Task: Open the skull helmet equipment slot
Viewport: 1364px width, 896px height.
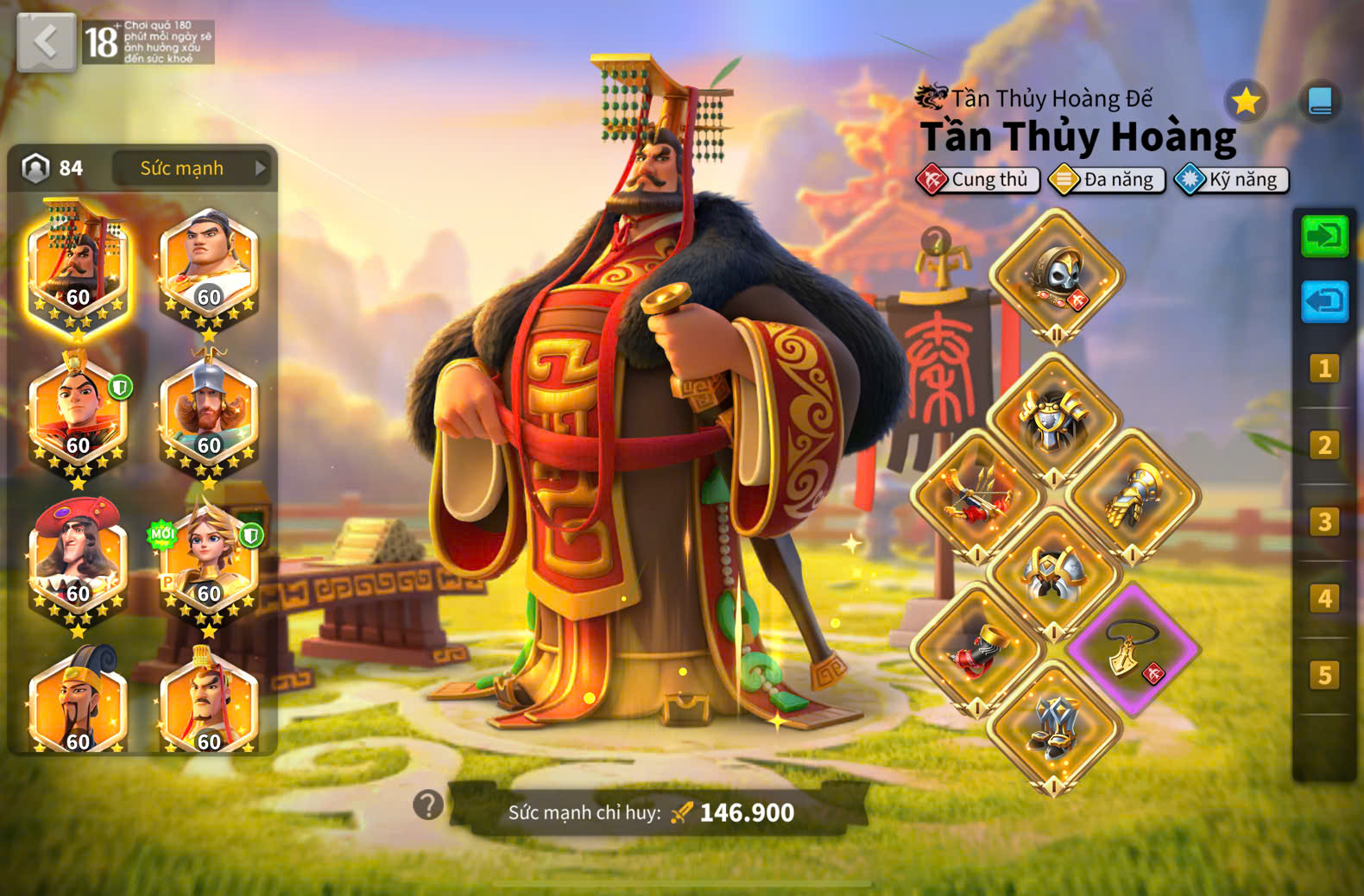Action: pos(1056,276)
